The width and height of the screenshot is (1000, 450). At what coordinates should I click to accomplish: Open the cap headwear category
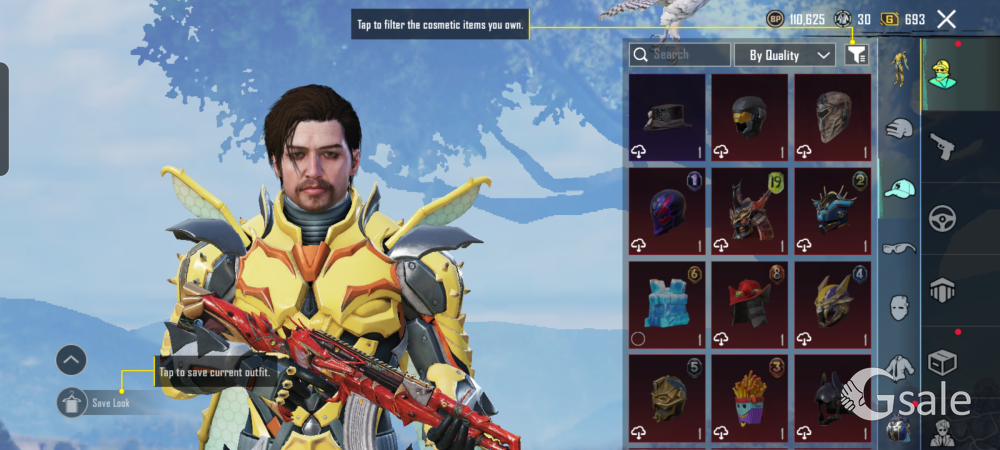click(900, 188)
